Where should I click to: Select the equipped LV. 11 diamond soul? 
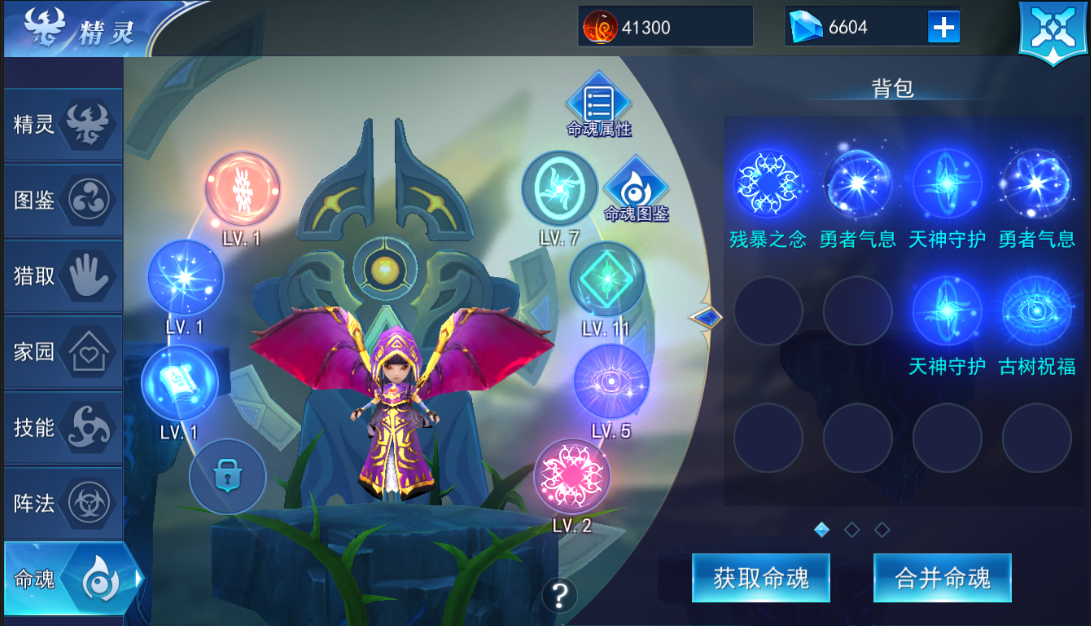pos(607,280)
